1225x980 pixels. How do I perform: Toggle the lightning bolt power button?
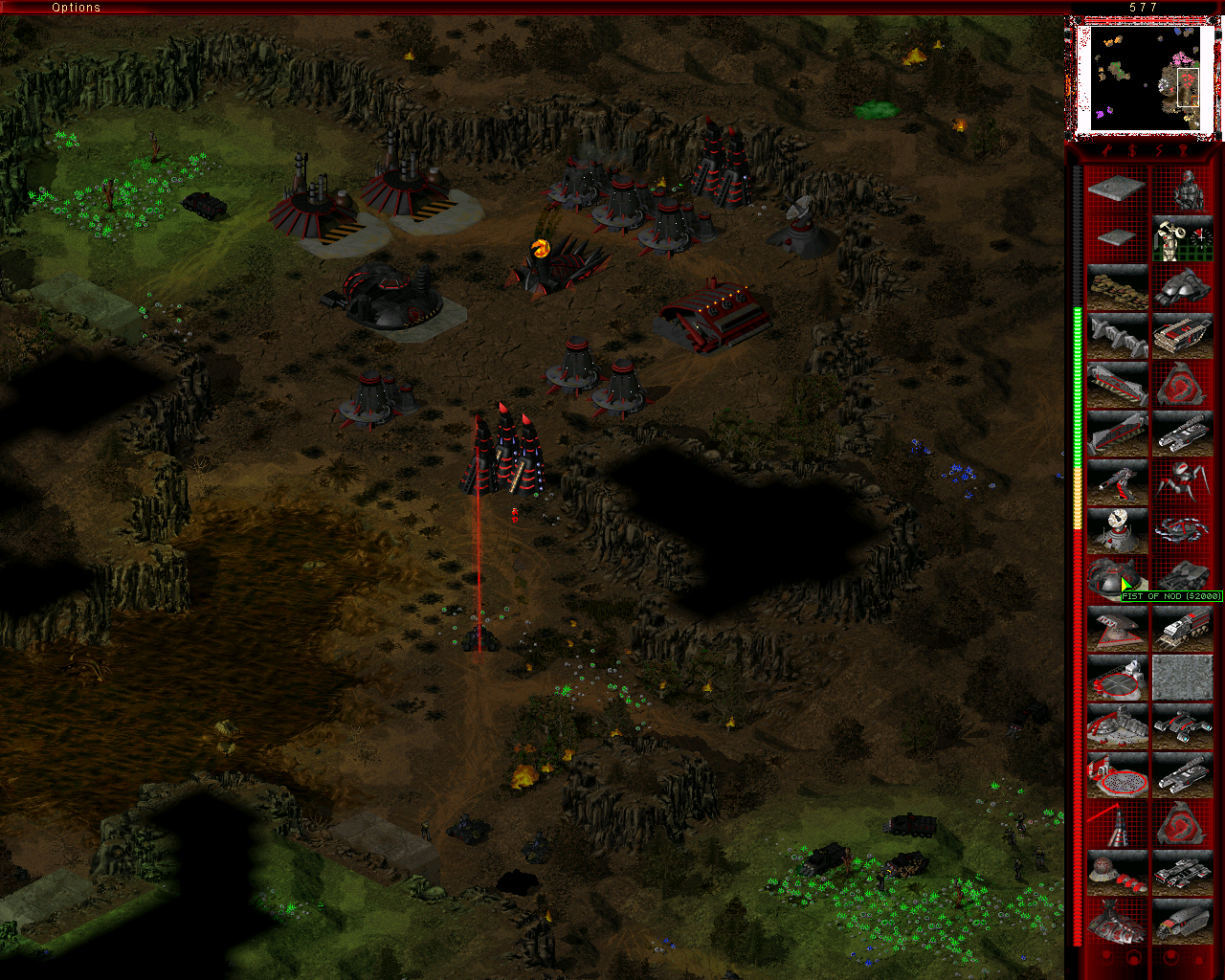point(1158,151)
